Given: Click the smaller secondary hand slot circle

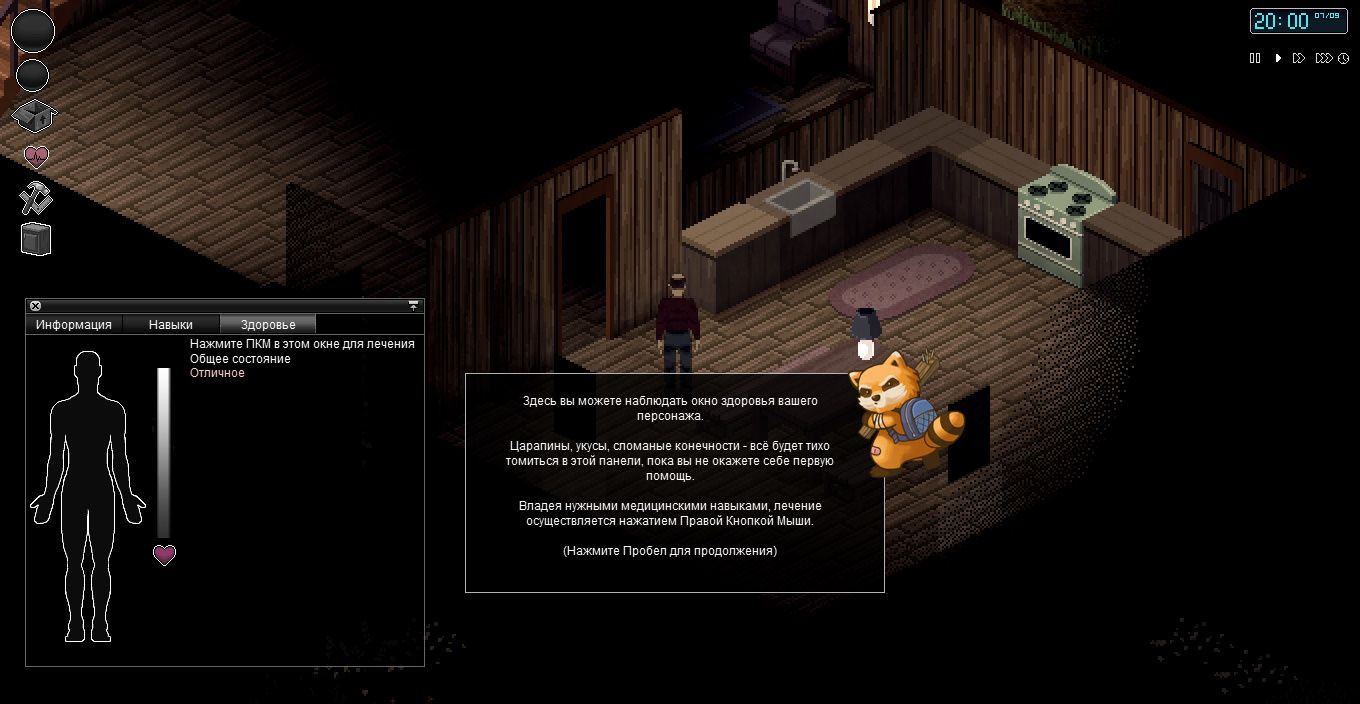Looking at the screenshot, I should click(33, 75).
